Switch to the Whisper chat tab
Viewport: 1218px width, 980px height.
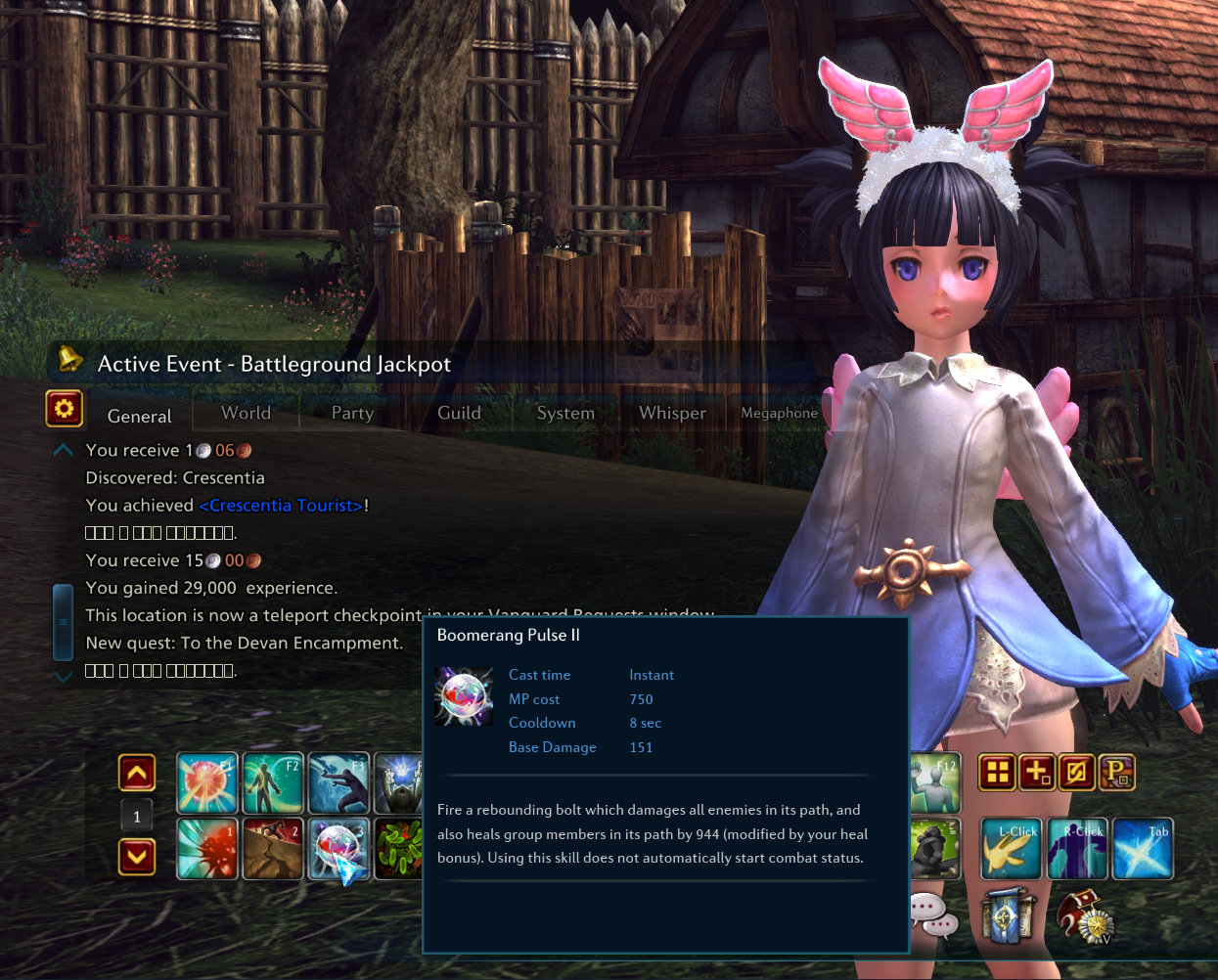click(672, 413)
